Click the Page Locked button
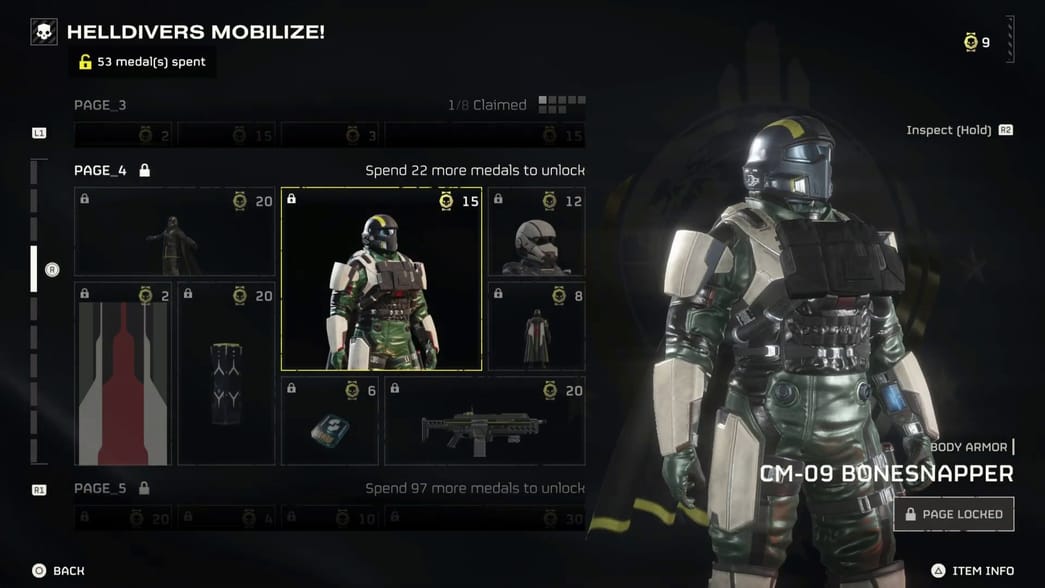The image size is (1045, 588). pos(953,514)
